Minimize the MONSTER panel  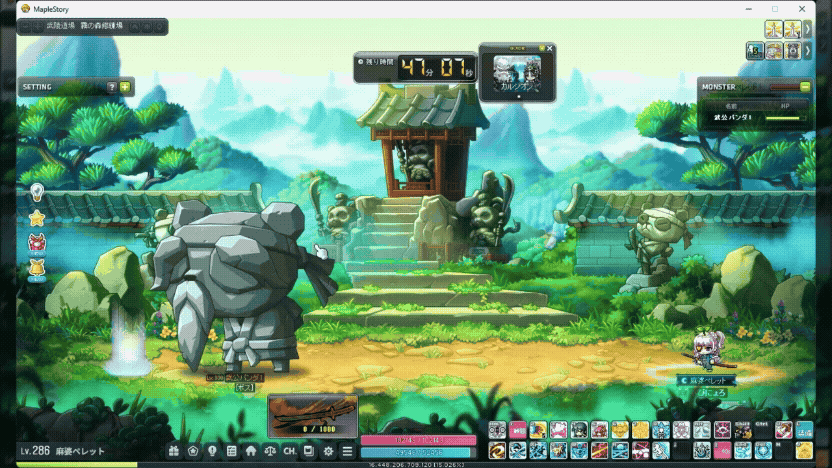[x=806, y=87]
